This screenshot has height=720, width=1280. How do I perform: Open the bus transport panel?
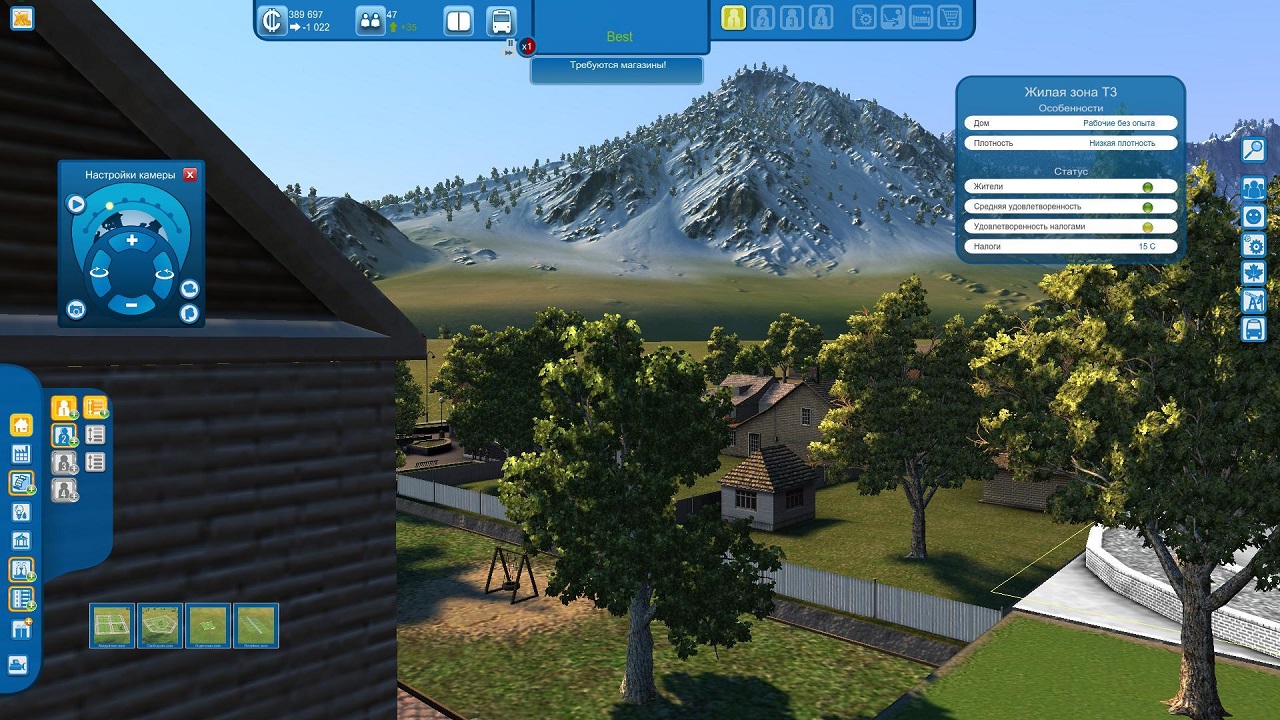501,20
